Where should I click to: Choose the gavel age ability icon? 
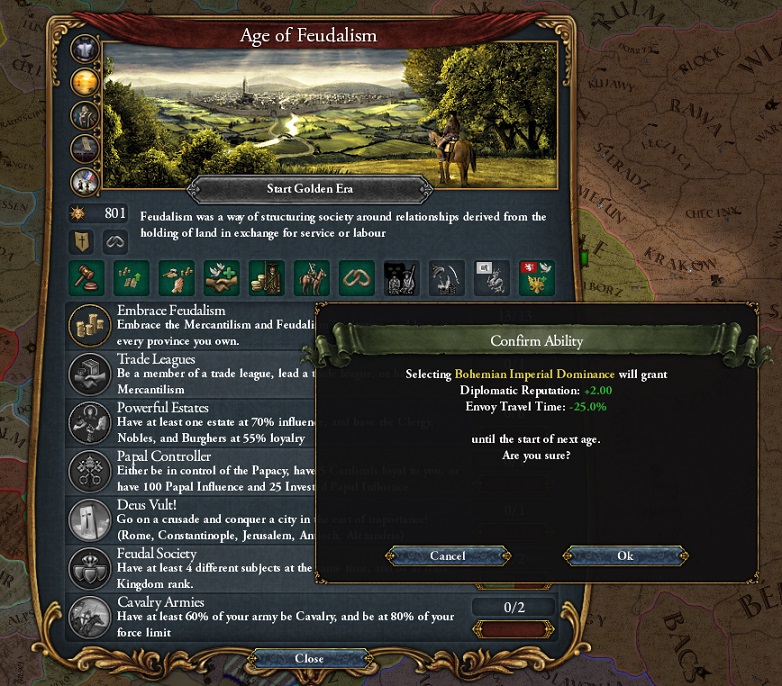click(x=86, y=278)
